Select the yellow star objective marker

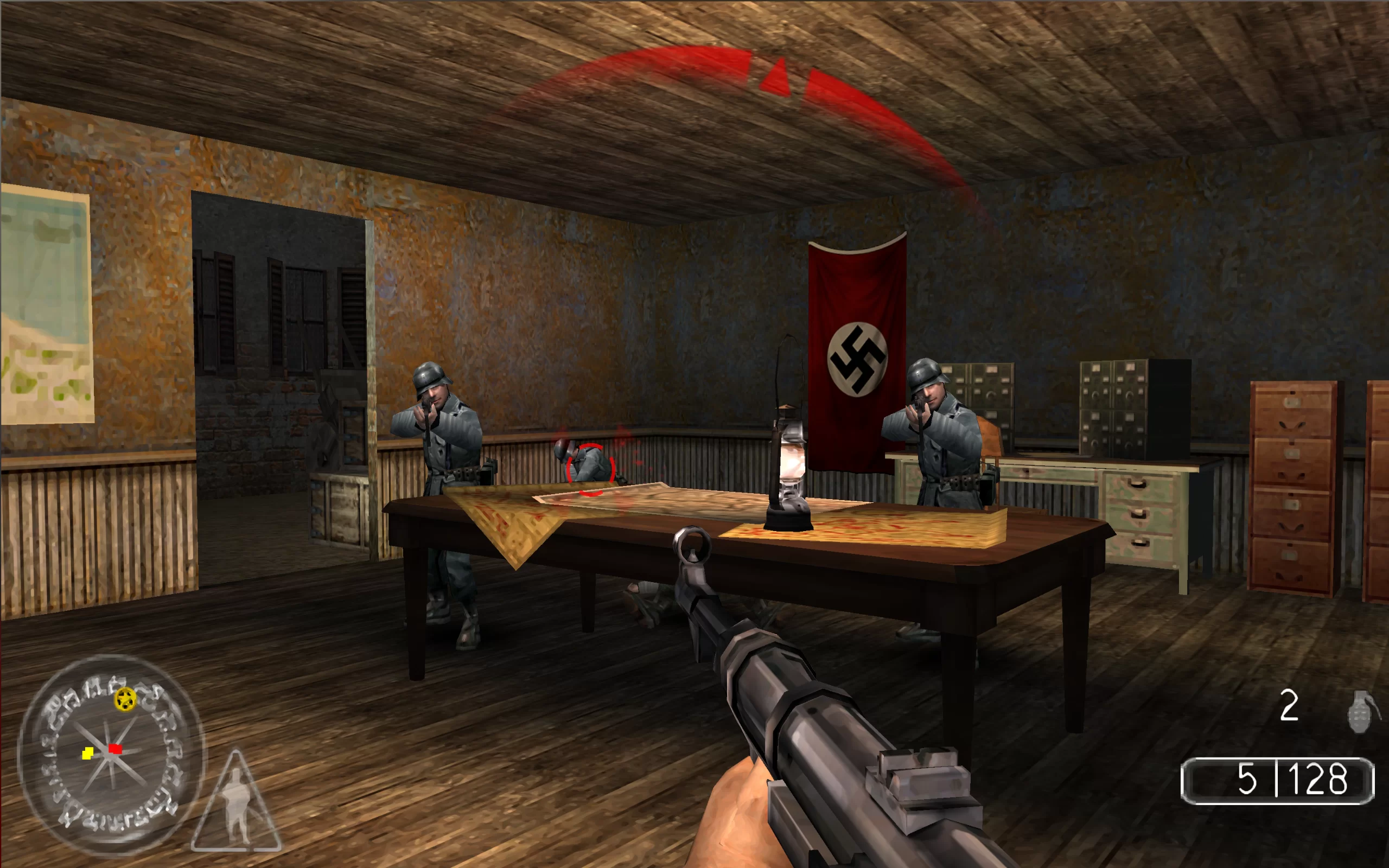125,699
